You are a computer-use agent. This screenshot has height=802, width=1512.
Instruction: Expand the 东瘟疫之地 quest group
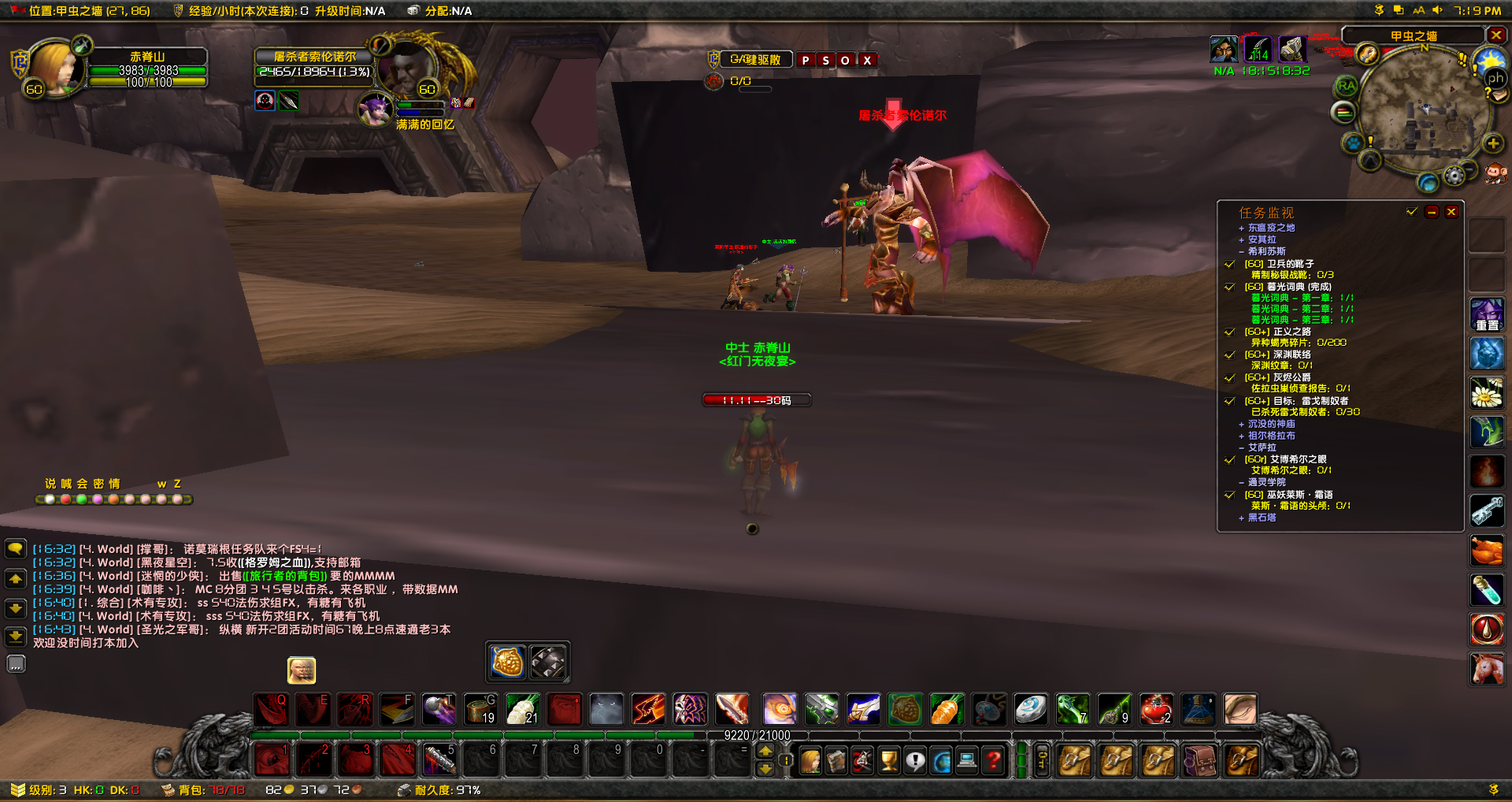coord(1243,227)
